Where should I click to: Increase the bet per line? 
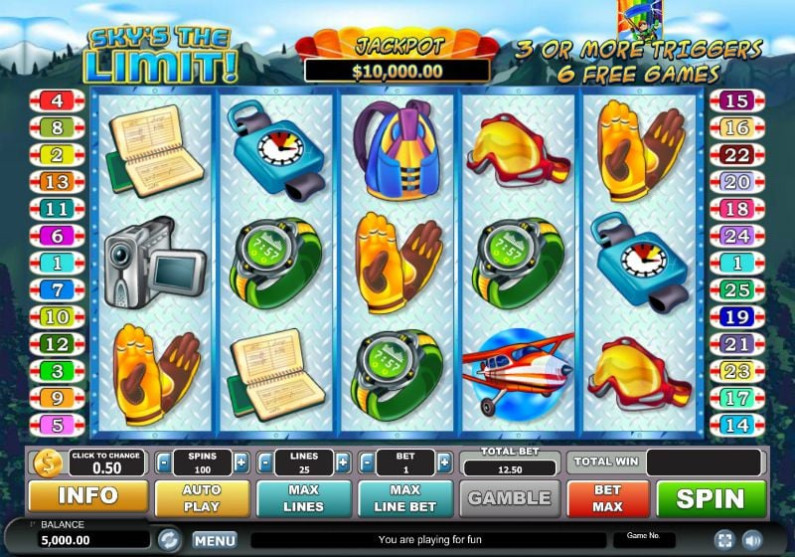click(x=443, y=463)
